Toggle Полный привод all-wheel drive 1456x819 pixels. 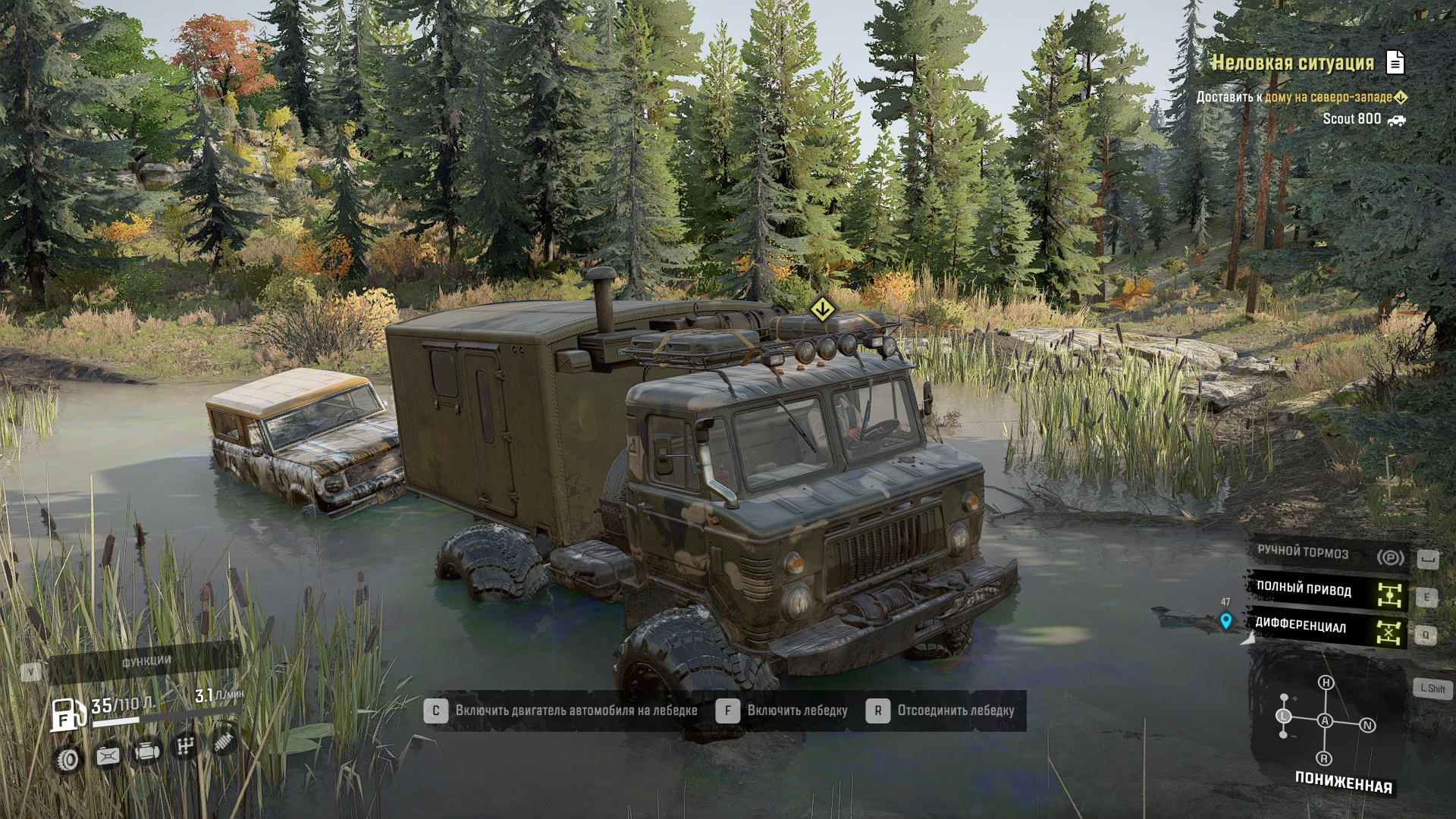[1329, 591]
